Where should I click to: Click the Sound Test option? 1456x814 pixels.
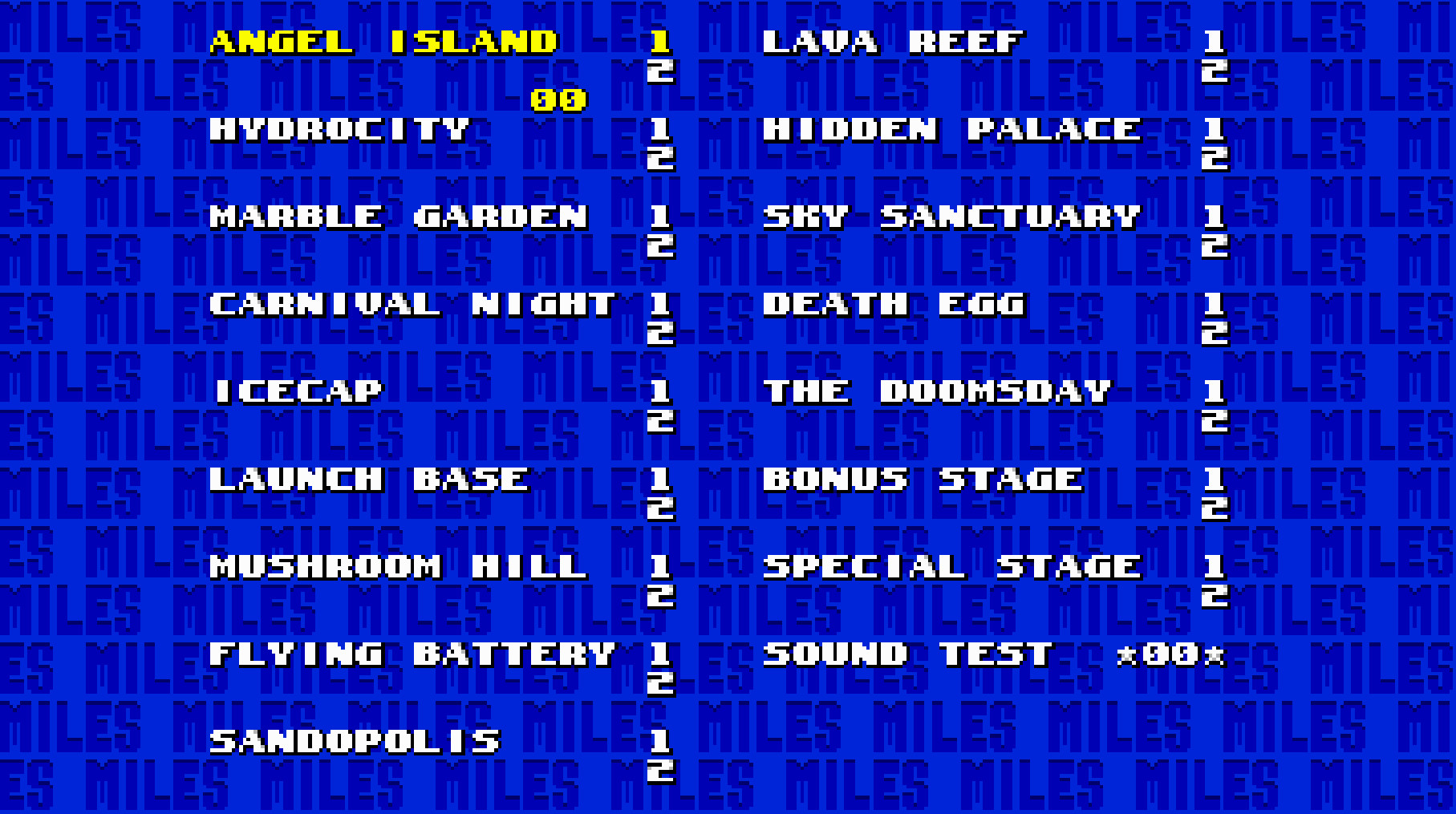coord(906,654)
